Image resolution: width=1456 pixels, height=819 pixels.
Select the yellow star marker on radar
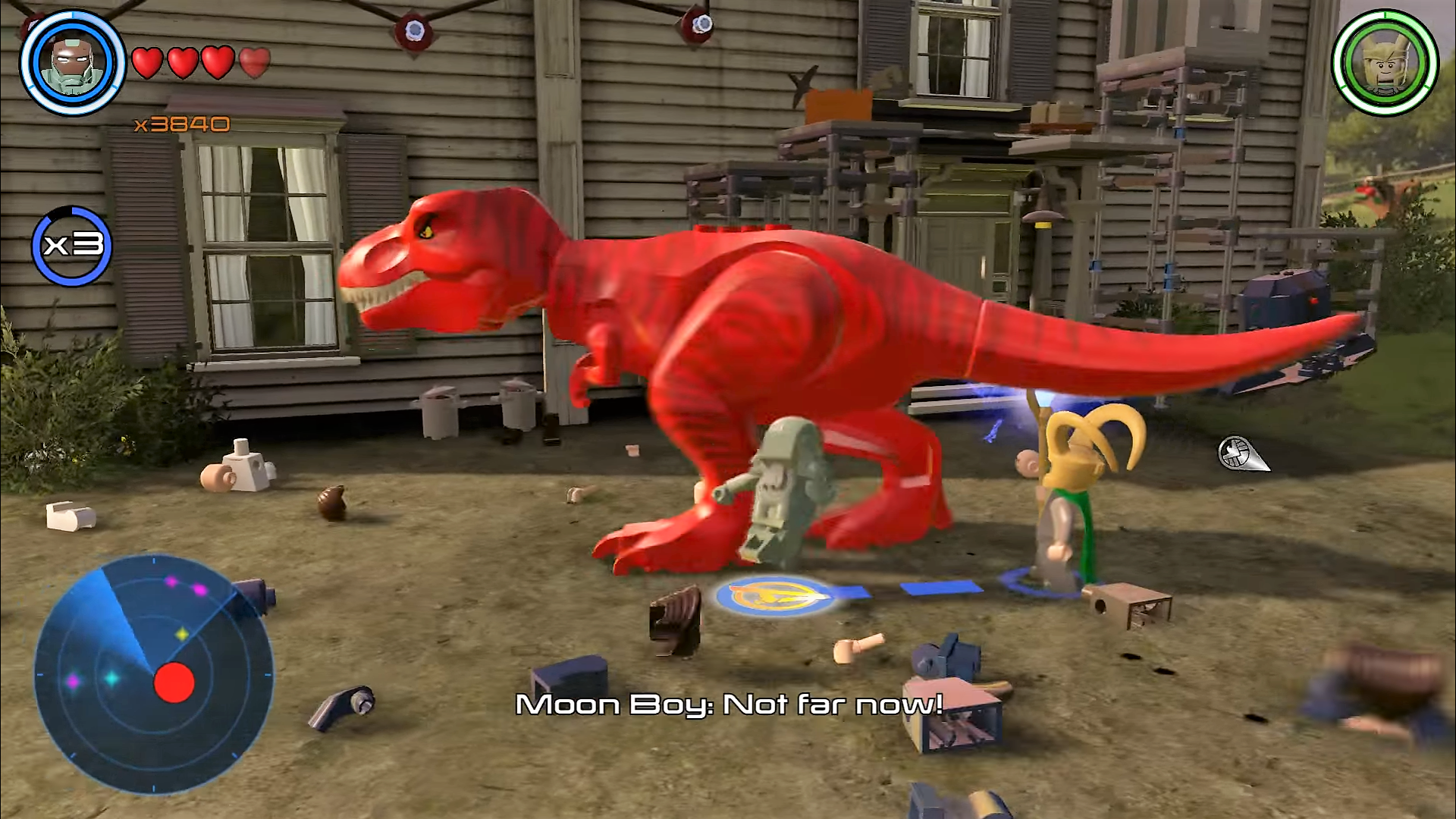pos(182,634)
